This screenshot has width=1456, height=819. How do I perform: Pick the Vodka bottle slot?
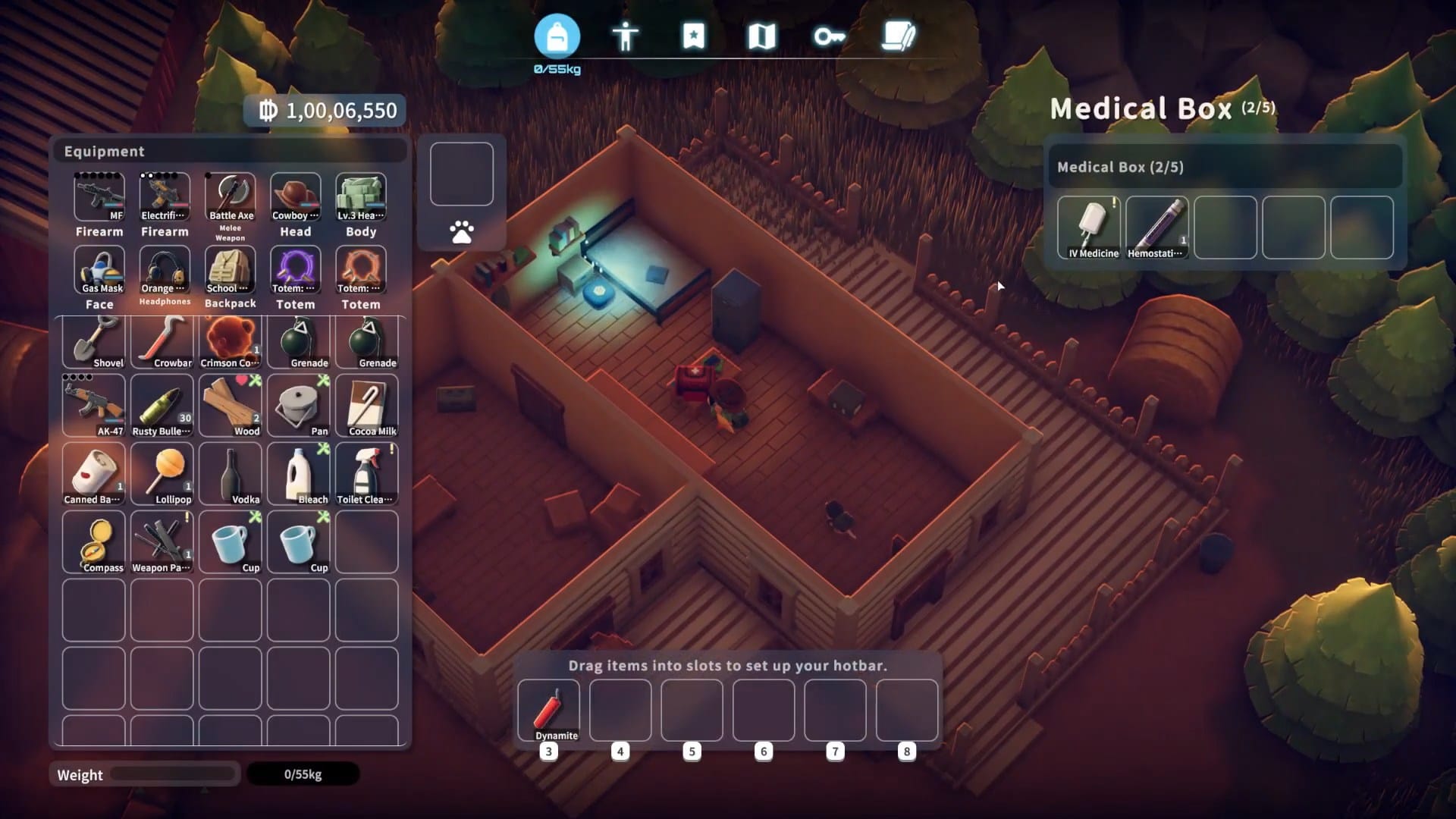[x=231, y=474]
